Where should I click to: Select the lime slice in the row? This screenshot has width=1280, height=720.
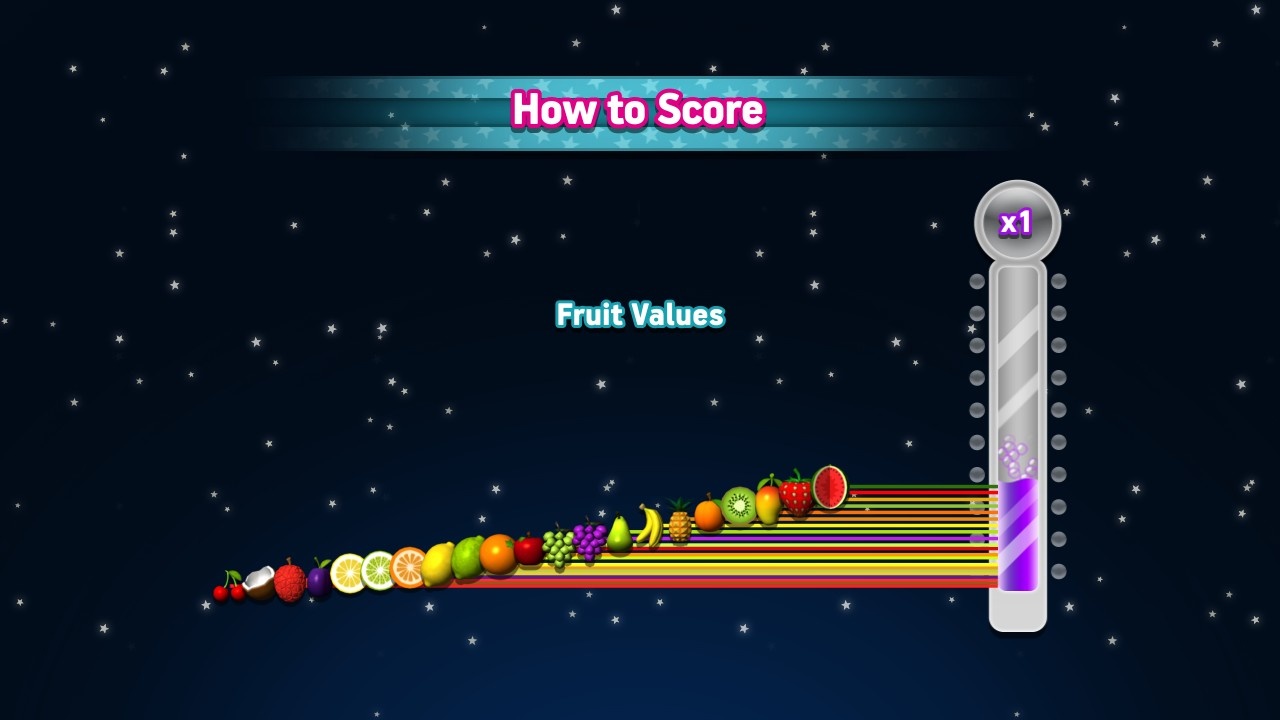(376, 570)
